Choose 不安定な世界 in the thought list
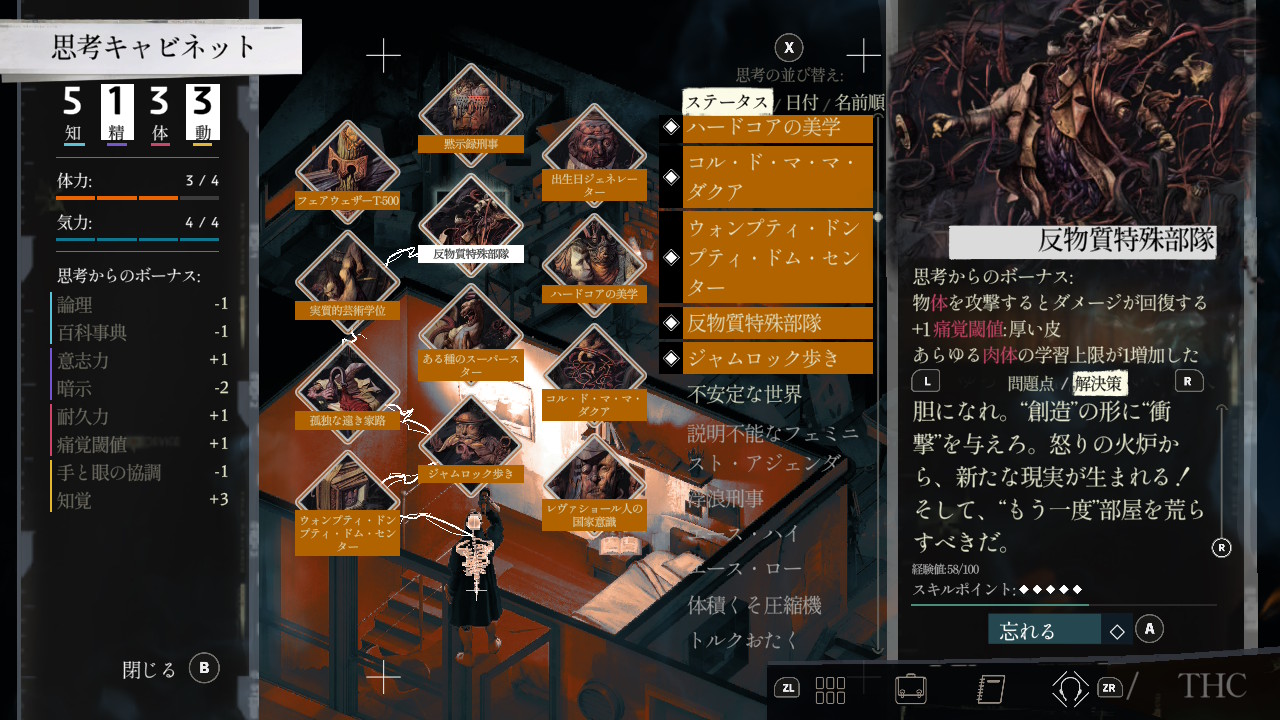 [x=744, y=394]
